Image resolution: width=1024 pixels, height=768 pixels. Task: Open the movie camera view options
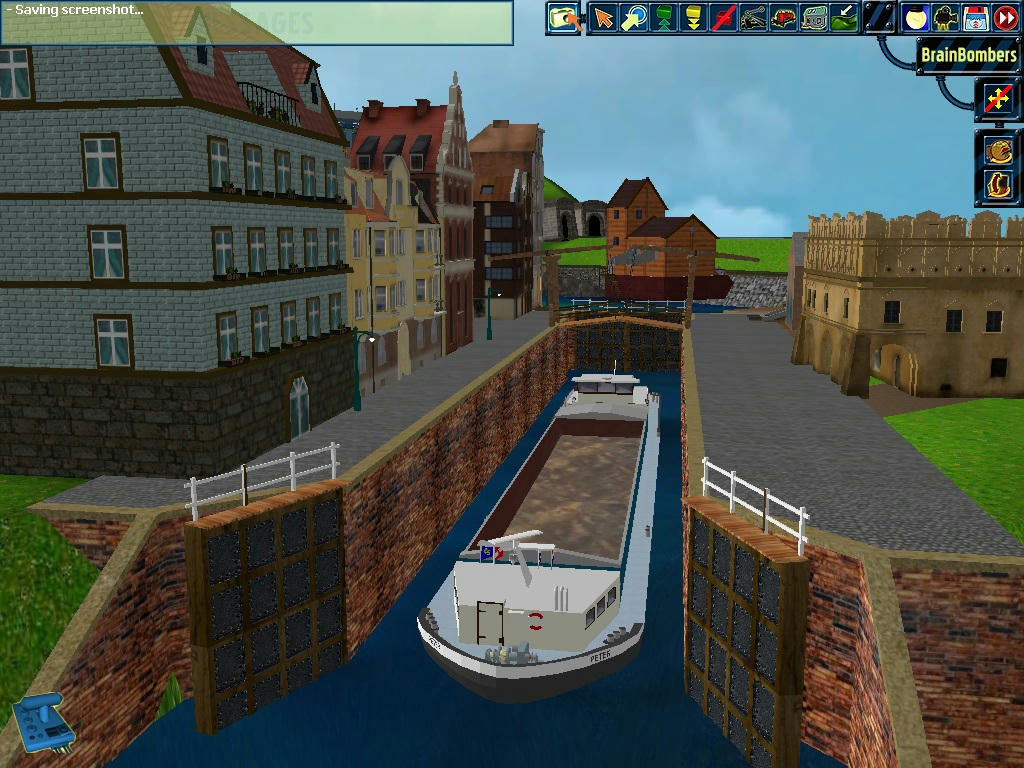pyautogui.click(x=945, y=18)
